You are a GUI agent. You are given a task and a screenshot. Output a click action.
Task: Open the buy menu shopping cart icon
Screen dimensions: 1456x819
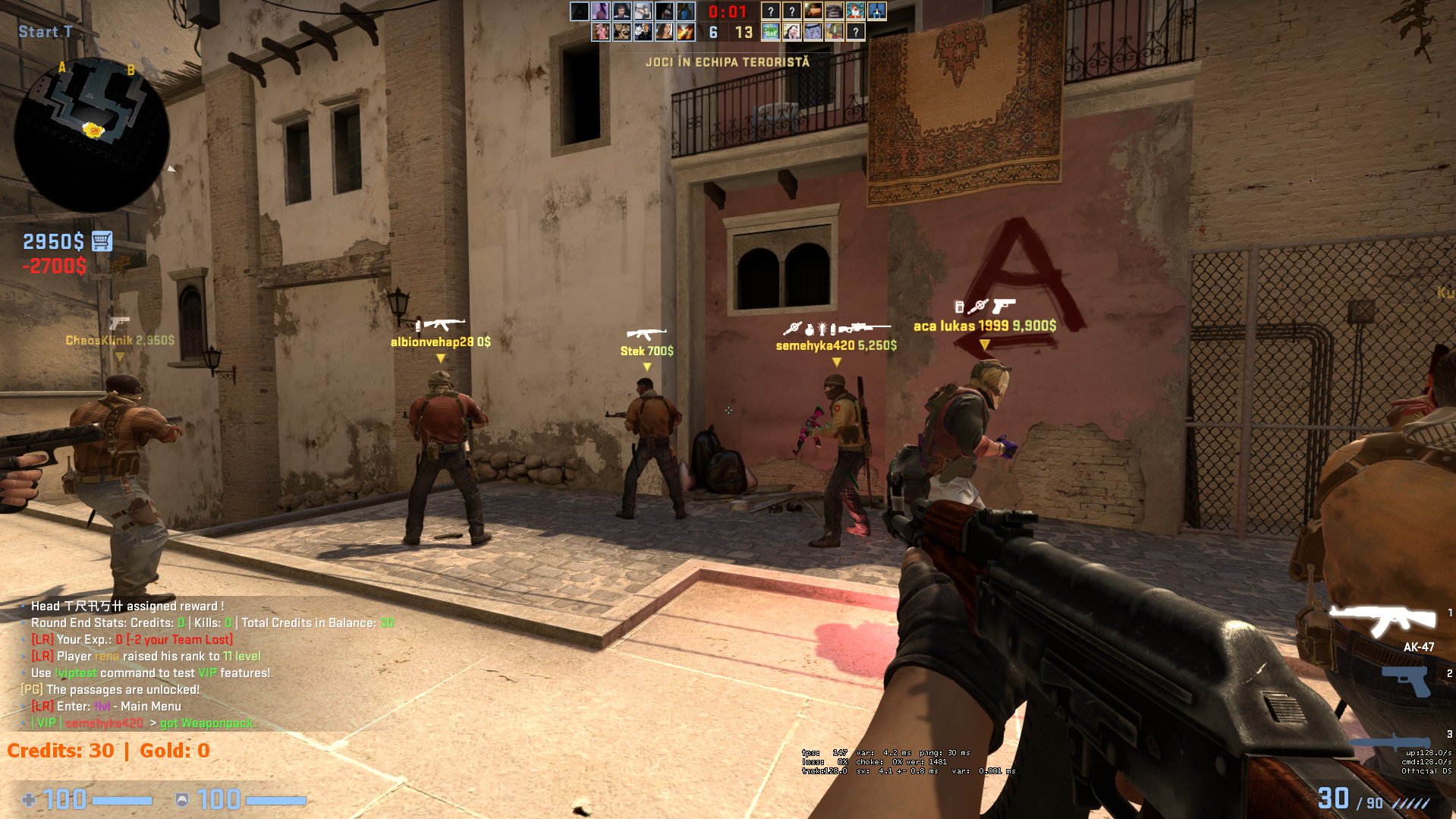click(102, 241)
